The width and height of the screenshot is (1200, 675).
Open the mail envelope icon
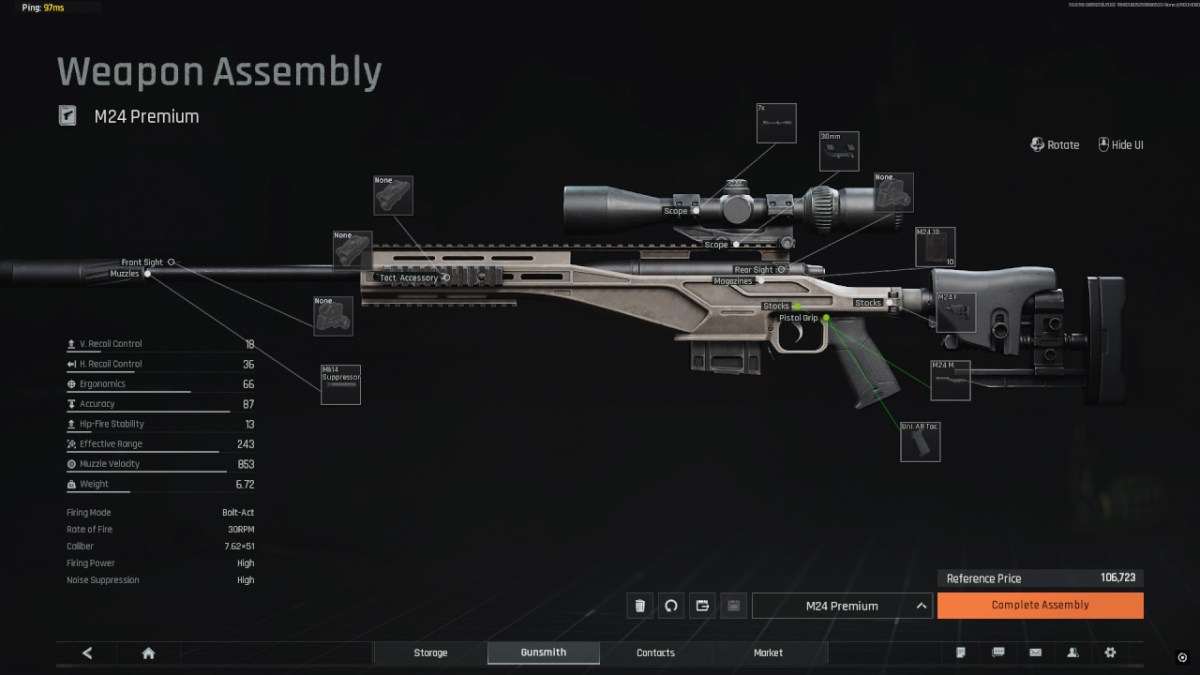(1035, 653)
